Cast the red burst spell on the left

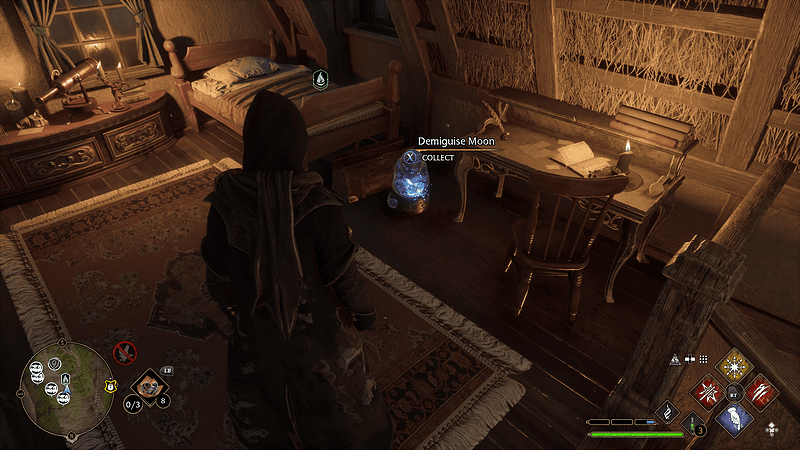(709, 391)
